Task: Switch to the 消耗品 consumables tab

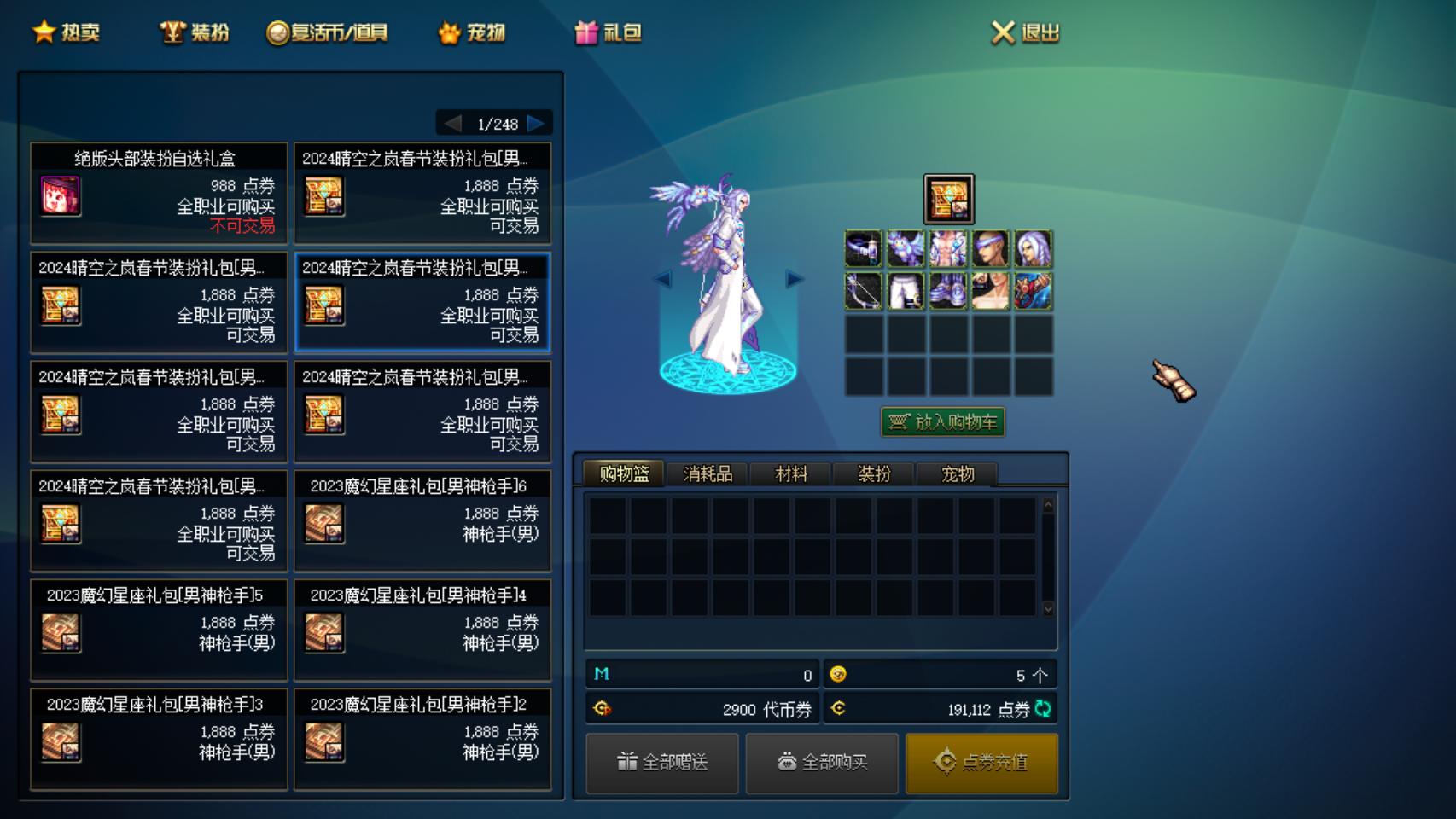Action: pyautogui.click(x=708, y=473)
